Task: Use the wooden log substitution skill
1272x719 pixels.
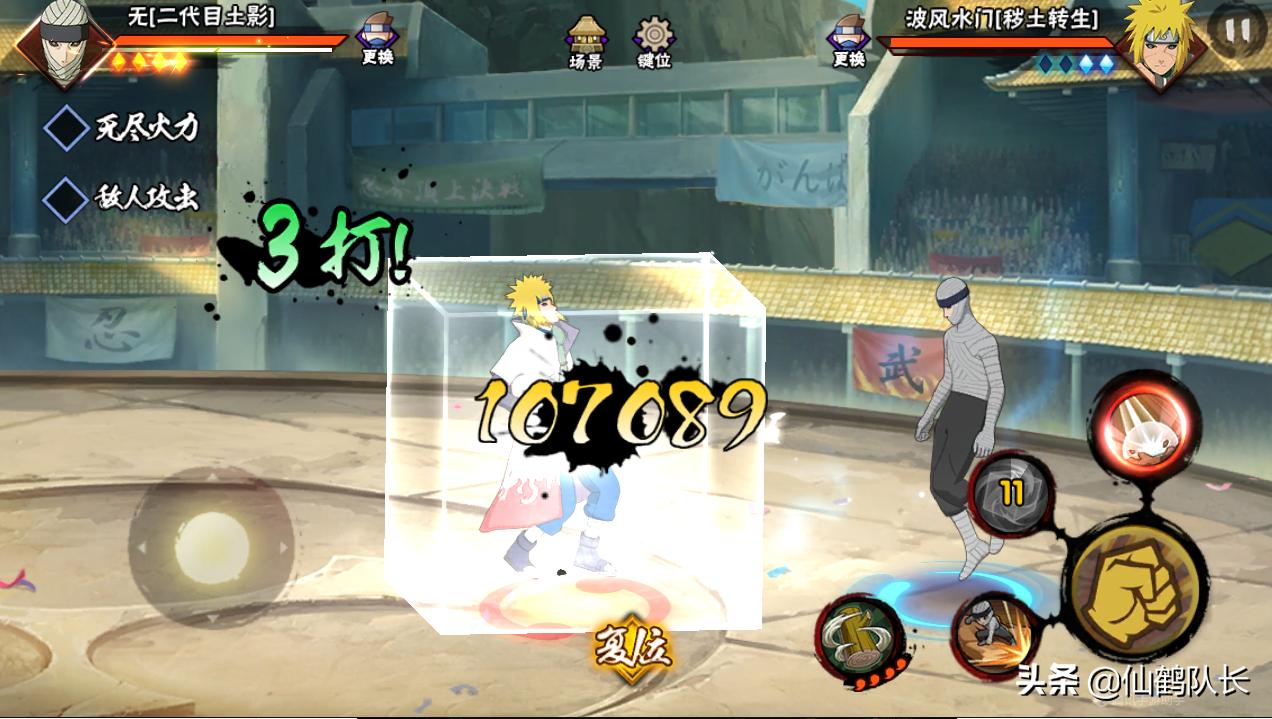Action: tap(860, 637)
